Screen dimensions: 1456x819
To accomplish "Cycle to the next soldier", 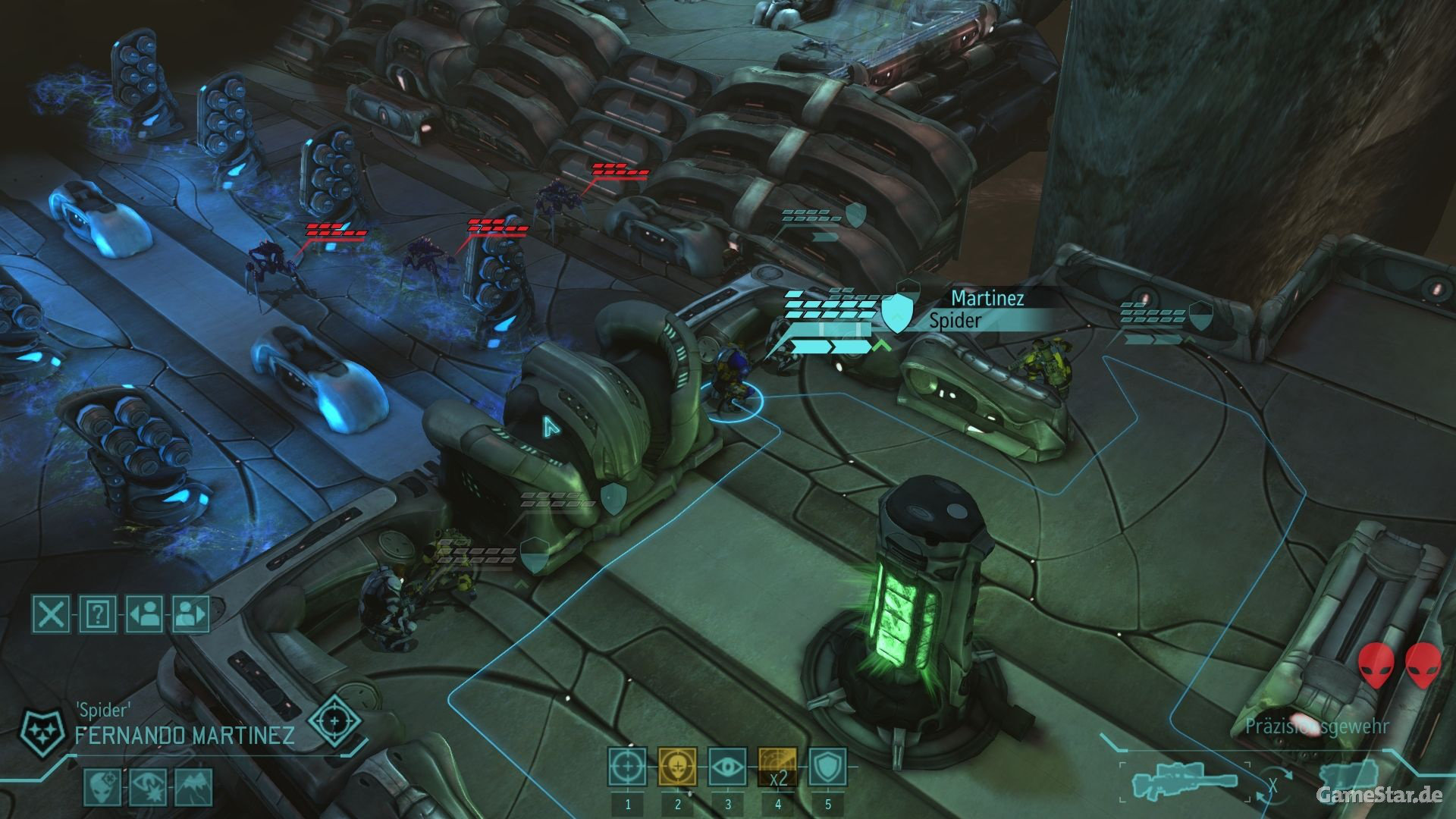I will coord(190,613).
